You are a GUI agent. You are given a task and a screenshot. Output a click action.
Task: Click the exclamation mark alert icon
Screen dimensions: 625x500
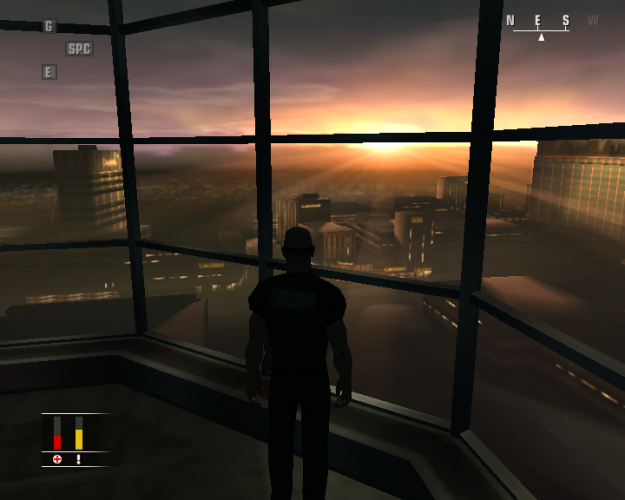click(79, 459)
